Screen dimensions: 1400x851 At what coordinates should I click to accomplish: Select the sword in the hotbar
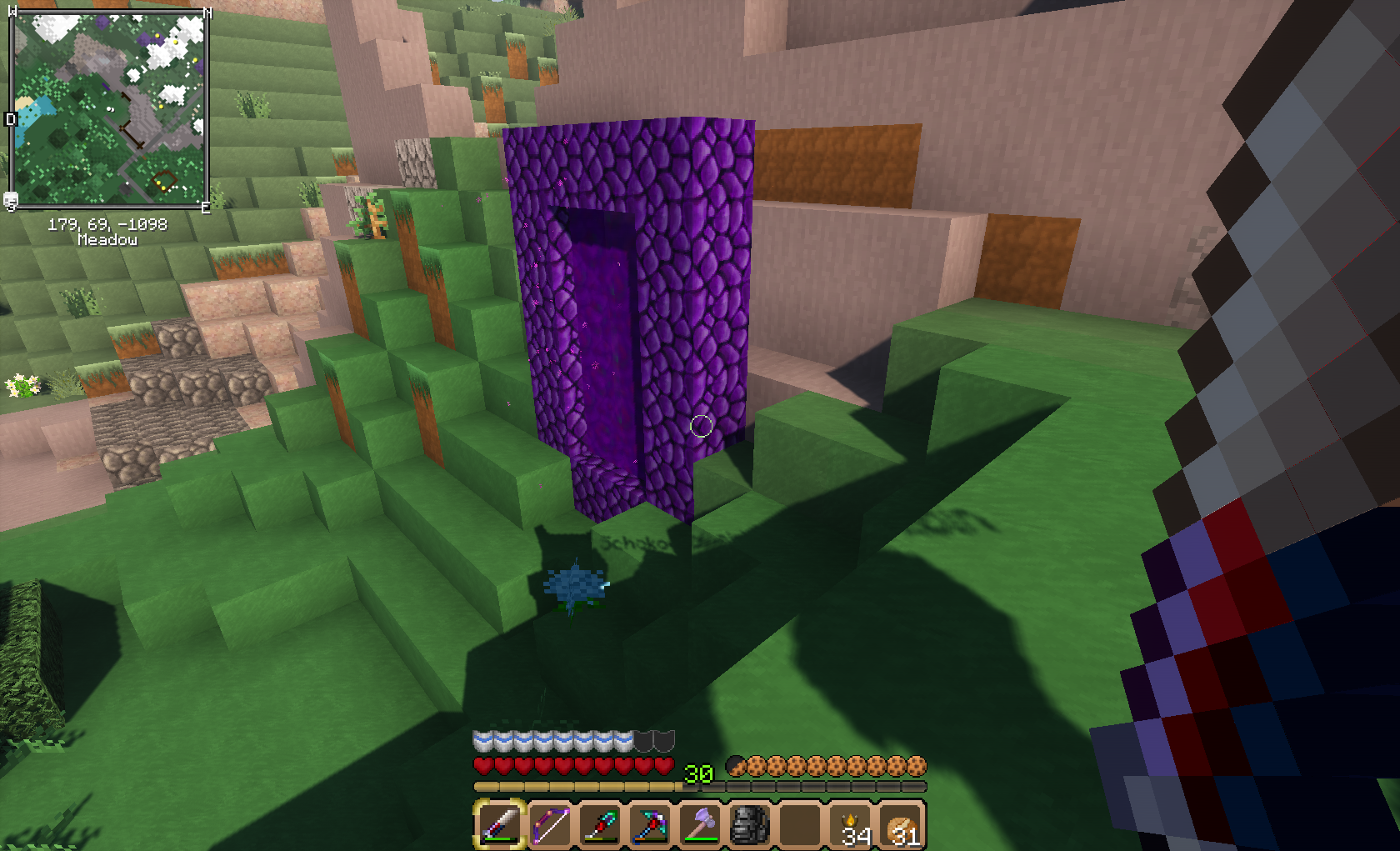pyautogui.click(x=500, y=824)
